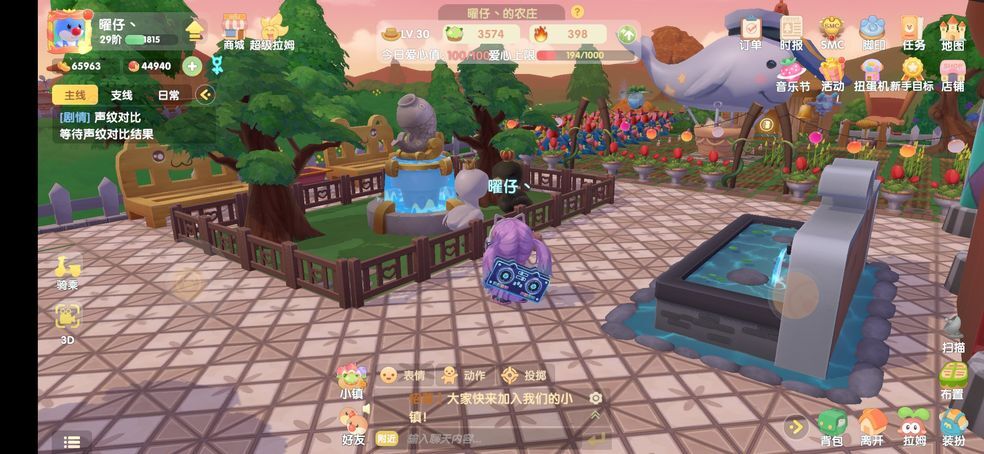
Task: Open the 时报 newspaper
Action: point(791,30)
